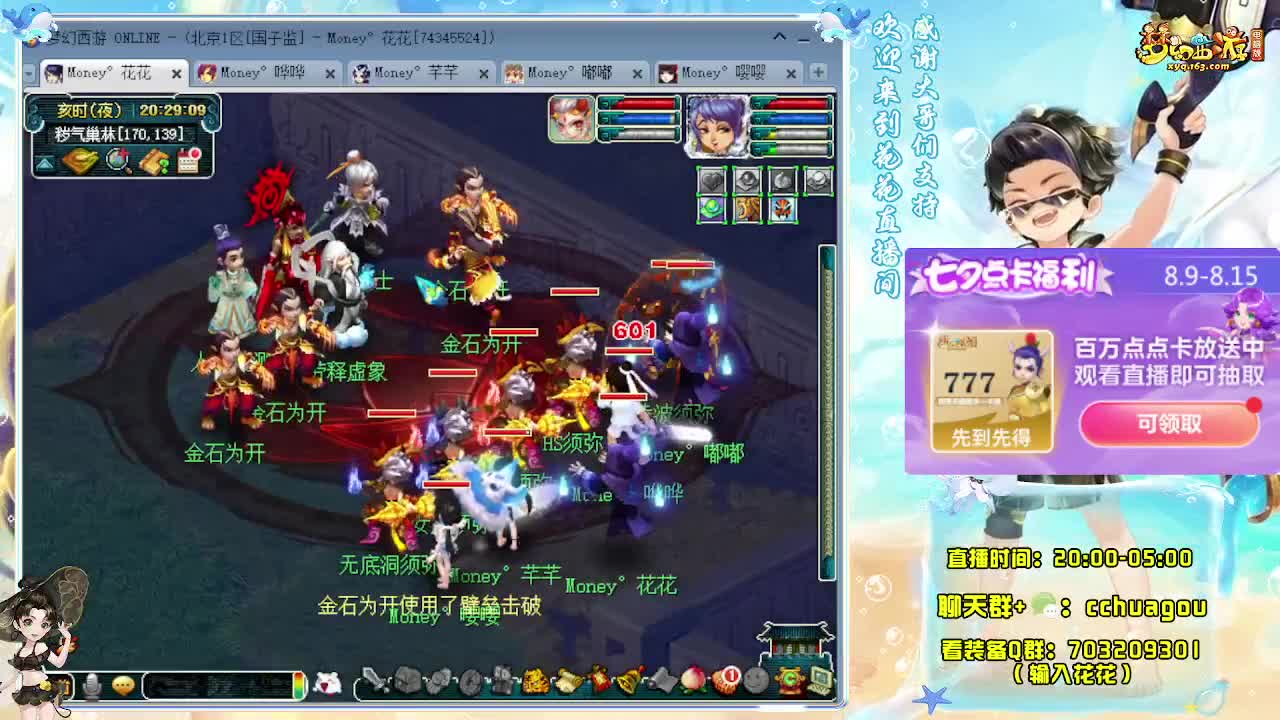
Task: Open the cupcake icon with red badge
Action: coord(725,678)
